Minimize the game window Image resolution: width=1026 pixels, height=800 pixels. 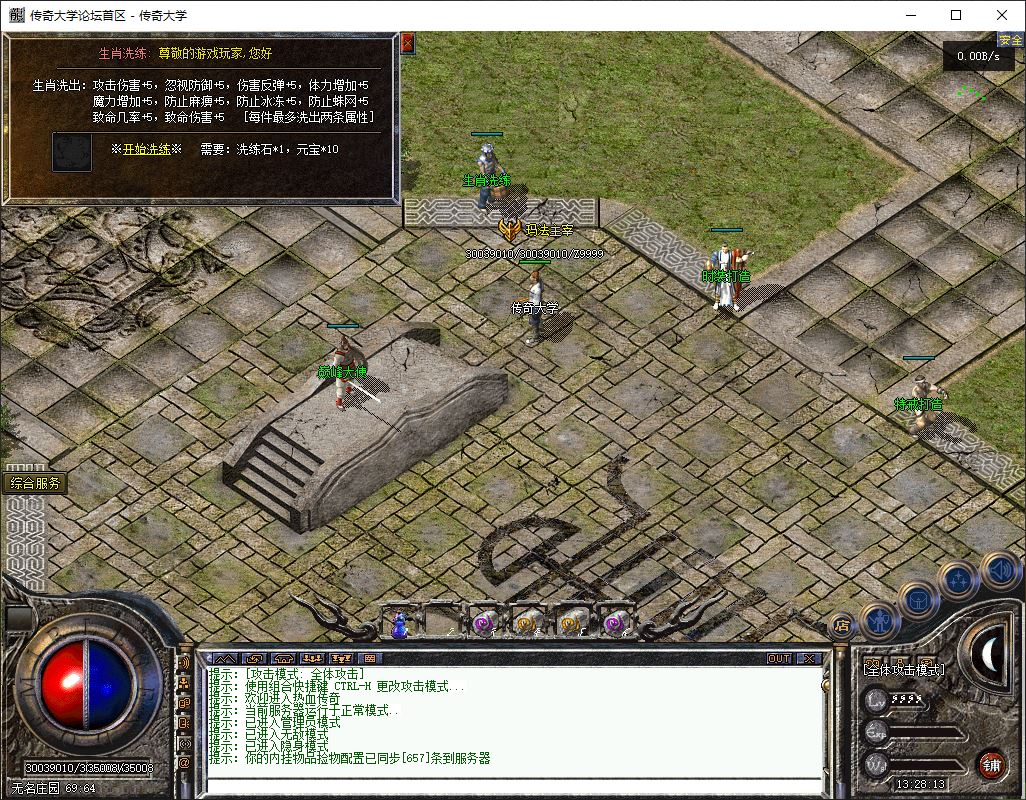click(x=910, y=15)
